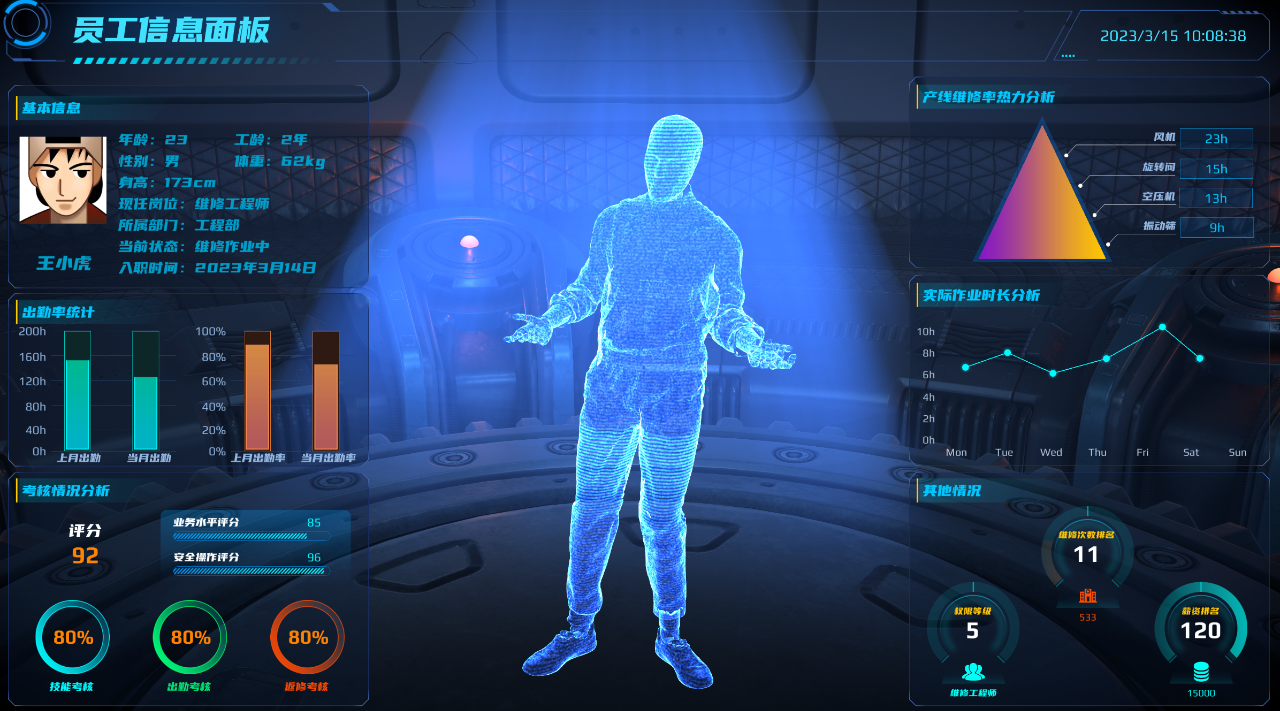Select the 上月出勤 teal bar
This screenshot has width=1280, height=711.
[77, 404]
